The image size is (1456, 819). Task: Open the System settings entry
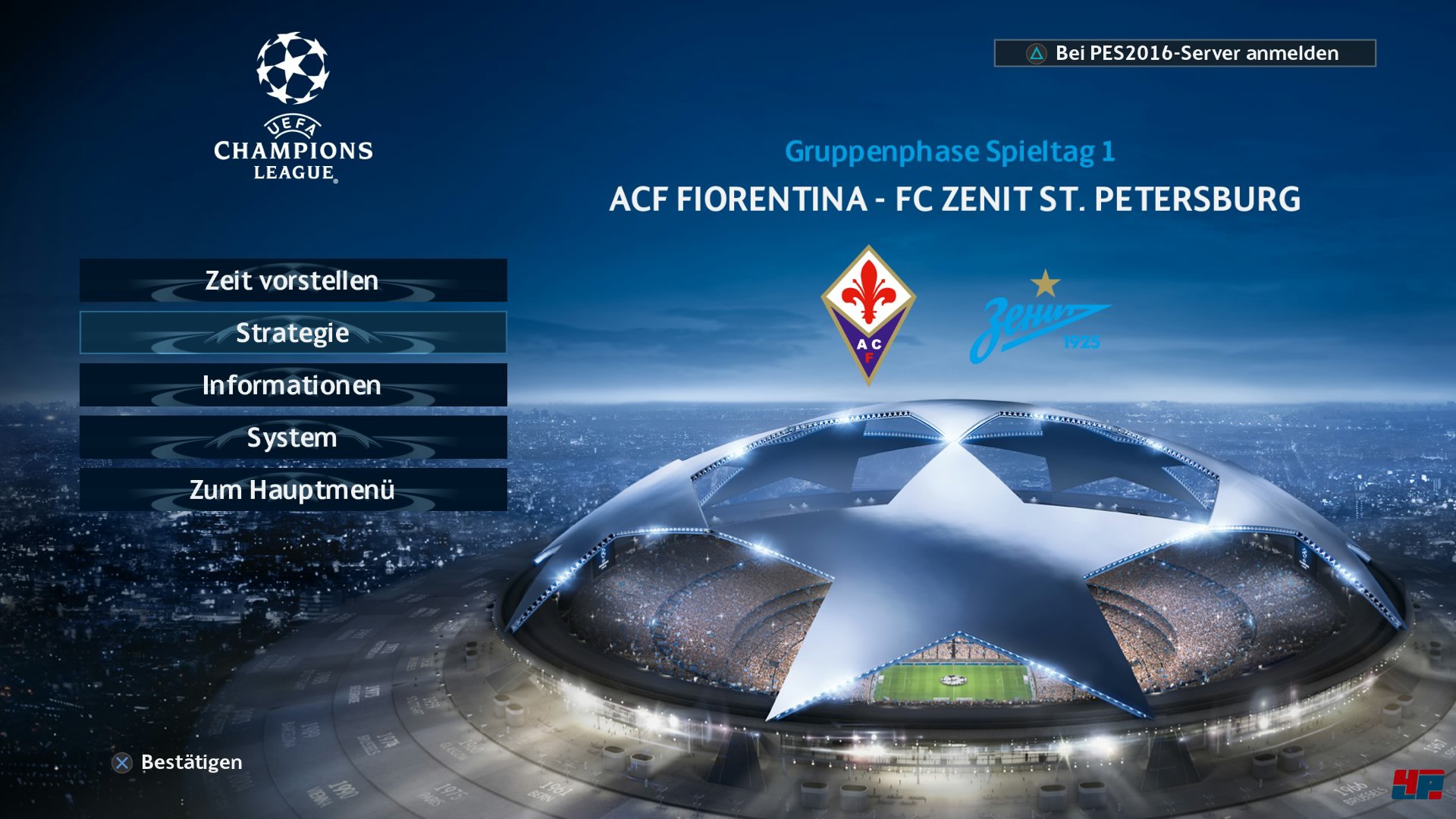292,438
